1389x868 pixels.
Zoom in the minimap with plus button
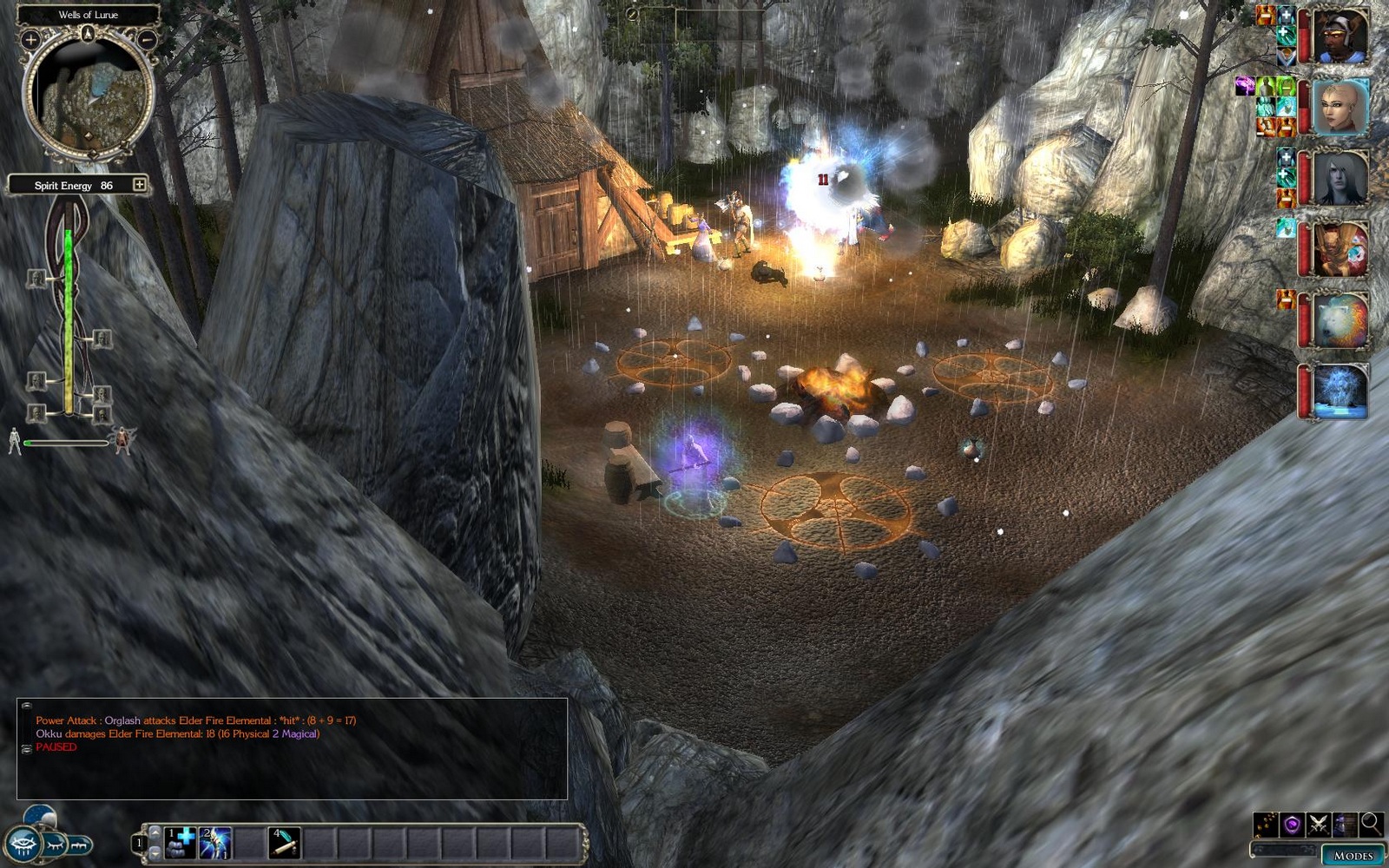(30, 39)
